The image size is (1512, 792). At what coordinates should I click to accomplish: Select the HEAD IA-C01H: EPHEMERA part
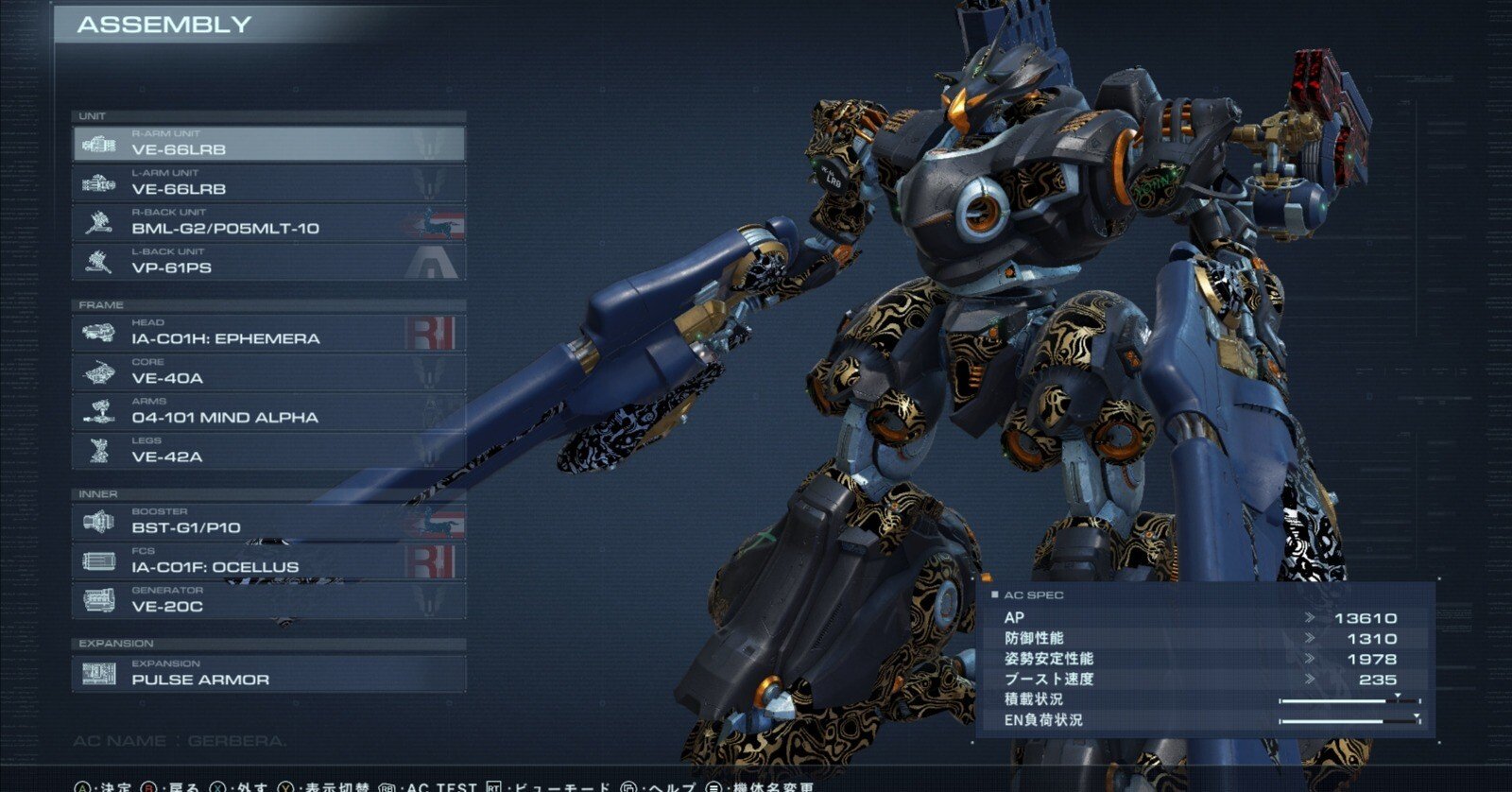click(268, 333)
